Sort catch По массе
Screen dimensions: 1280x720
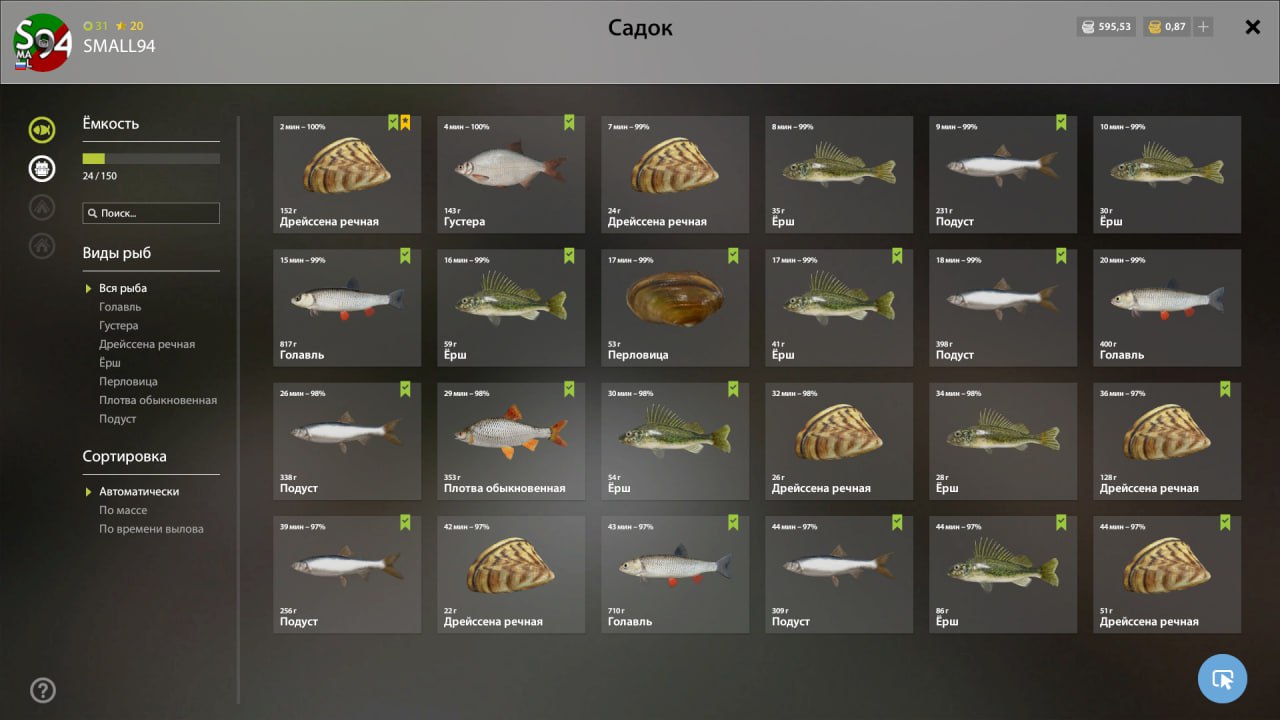point(123,510)
